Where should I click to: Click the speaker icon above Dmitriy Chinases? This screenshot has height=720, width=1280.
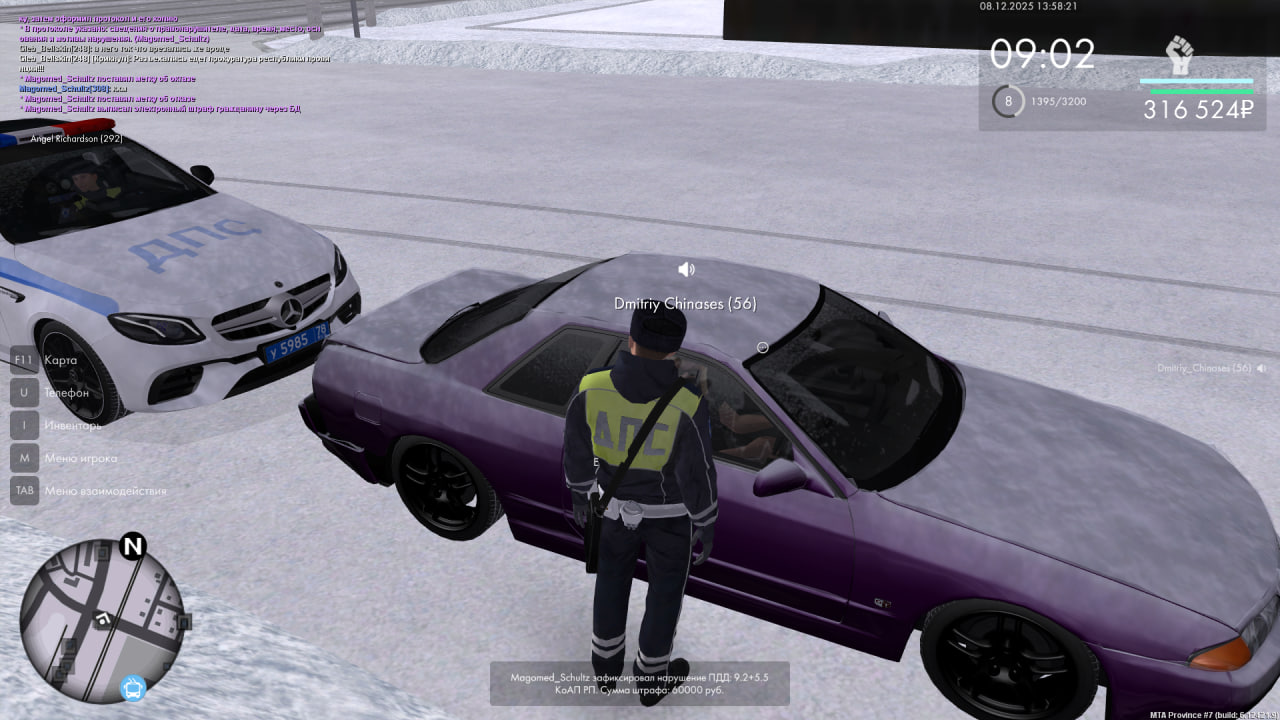(x=686, y=269)
